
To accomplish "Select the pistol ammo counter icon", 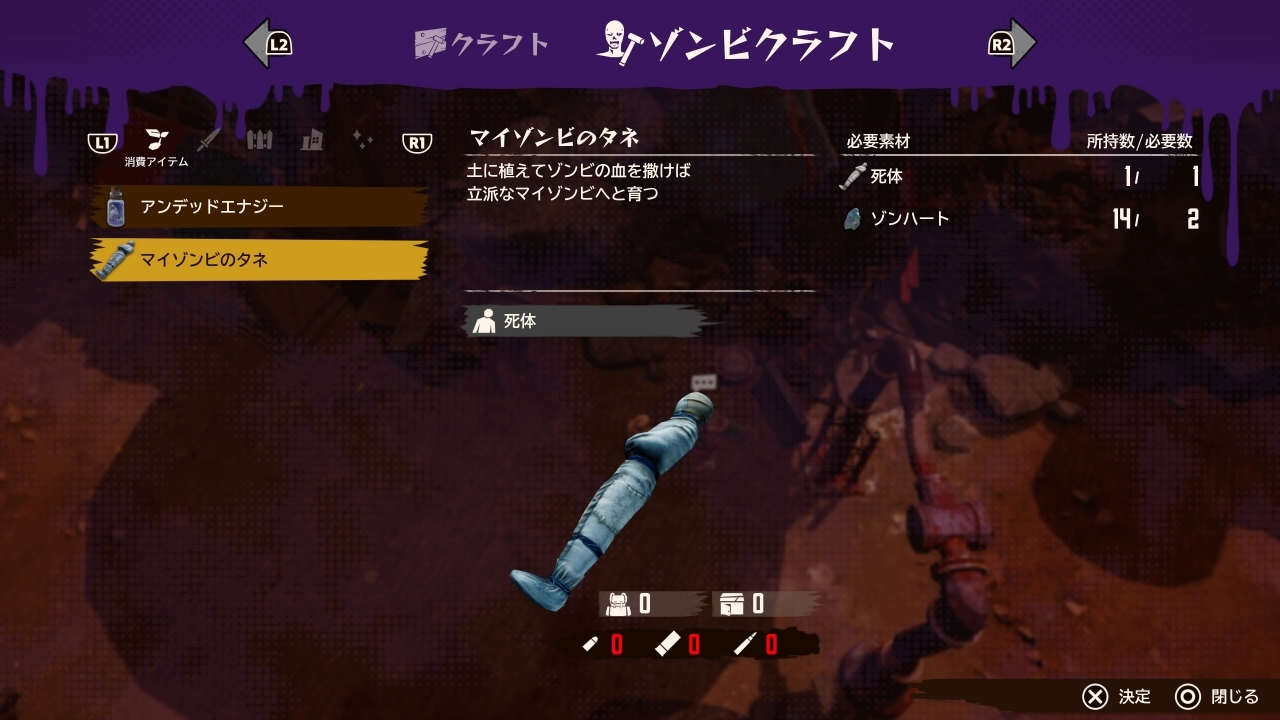I will (590, 644).
